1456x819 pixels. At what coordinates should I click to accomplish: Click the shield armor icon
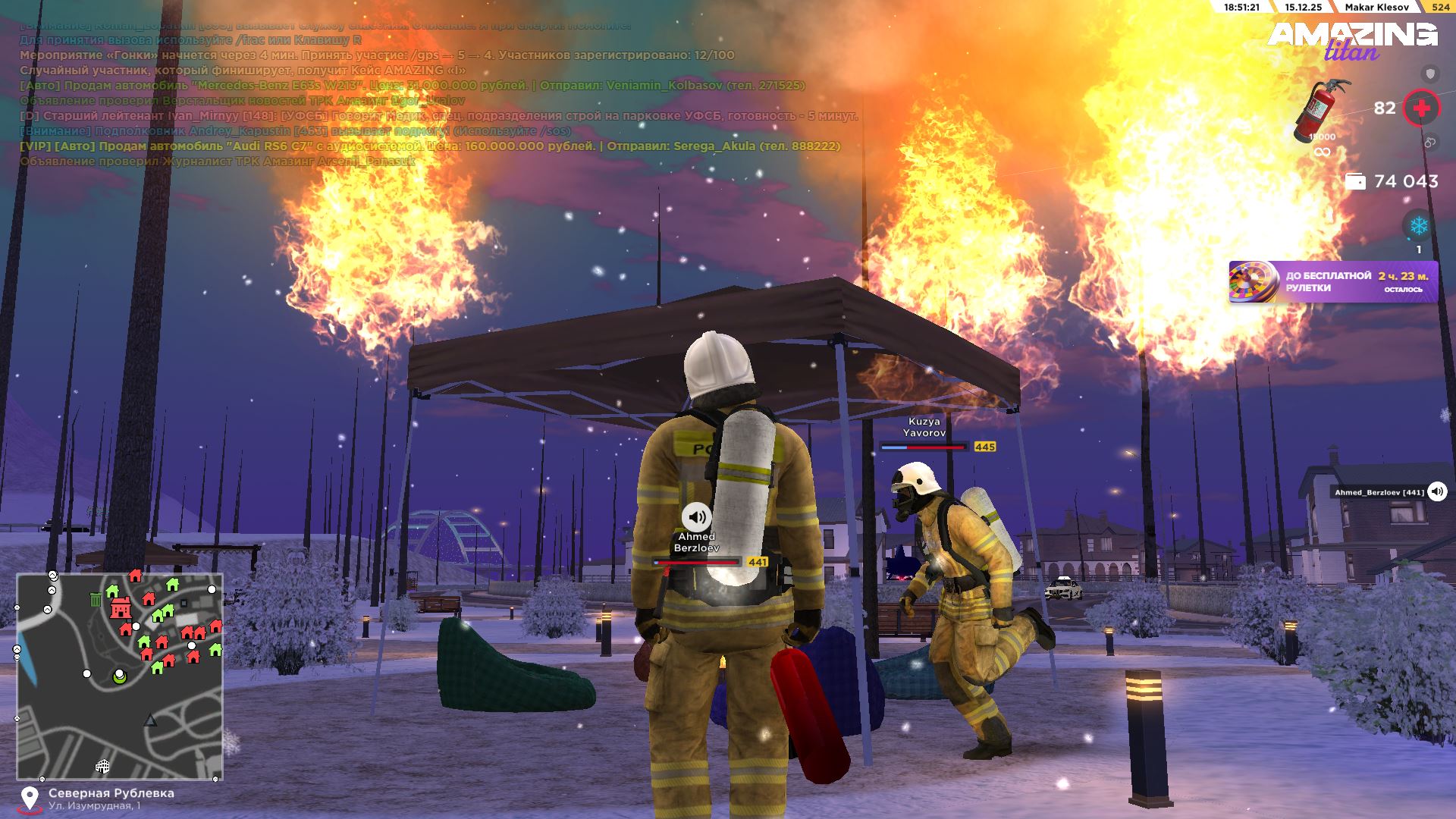pos(1430,74)
